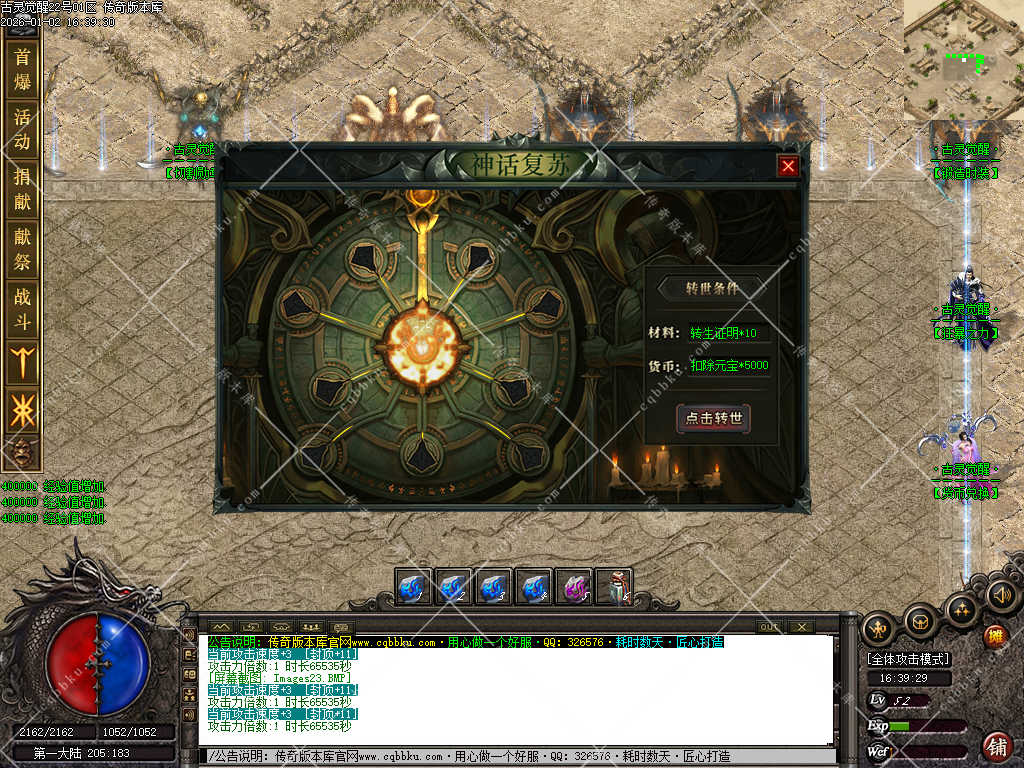Open the red 铺 shop button
Image resolution: width=1024 pixels, height=768 pixels.
[997, 745]
